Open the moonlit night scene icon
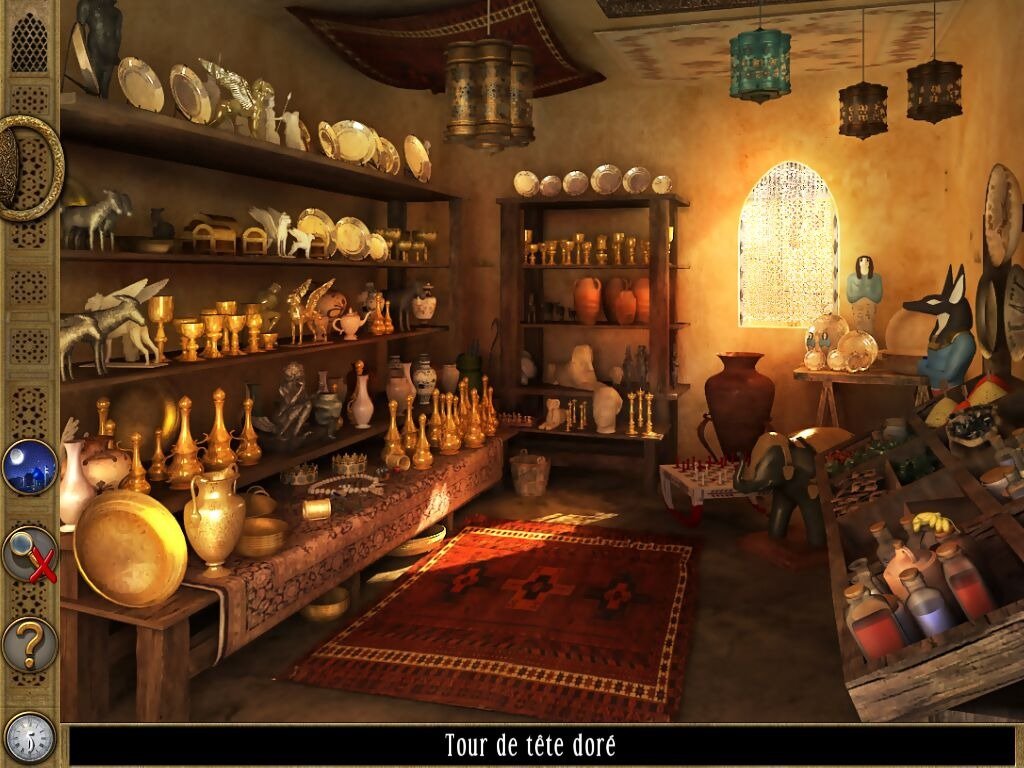This screenshot has width=1024, height=768. pos(29,467)
